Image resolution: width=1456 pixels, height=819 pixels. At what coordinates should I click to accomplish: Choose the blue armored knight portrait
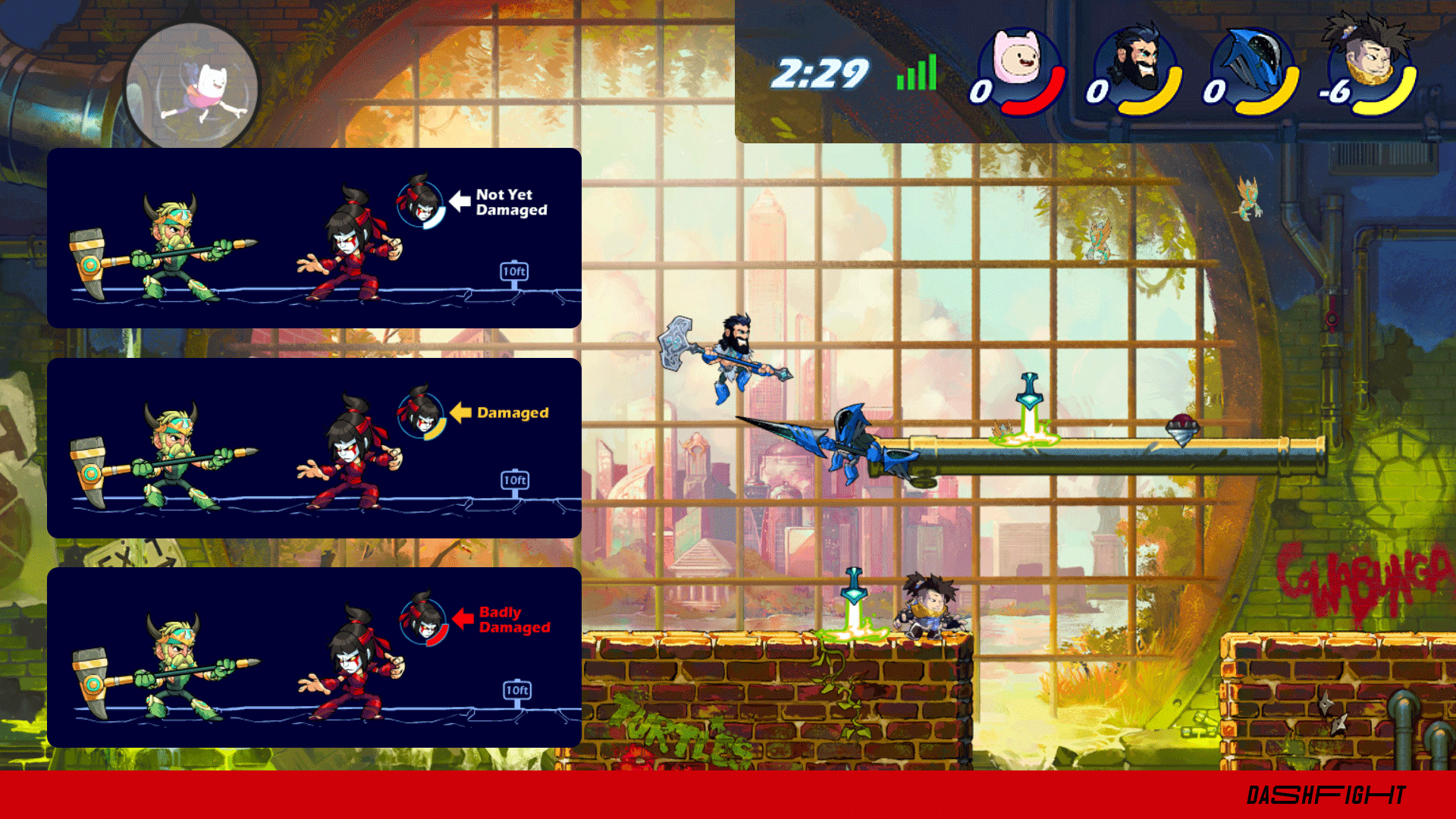pyautogui.click(x=1253, y=70)
